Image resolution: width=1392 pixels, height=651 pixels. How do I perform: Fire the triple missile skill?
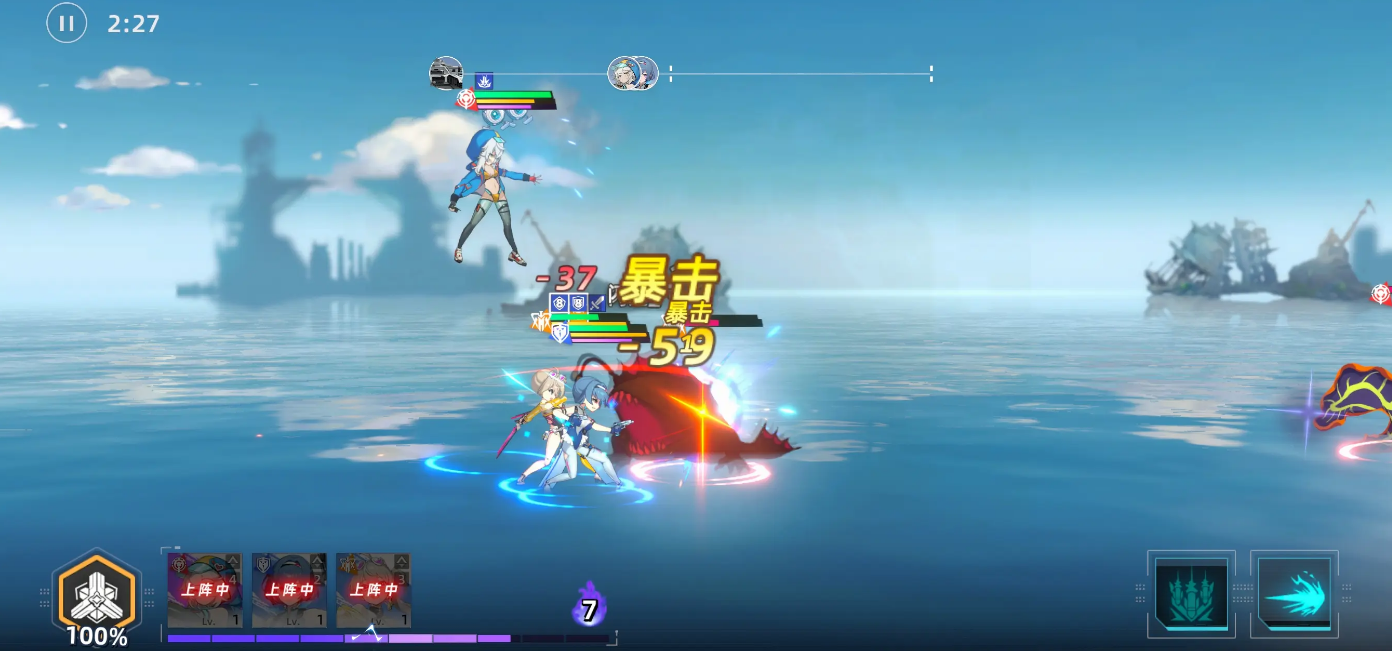click(x=1191, y=593)
